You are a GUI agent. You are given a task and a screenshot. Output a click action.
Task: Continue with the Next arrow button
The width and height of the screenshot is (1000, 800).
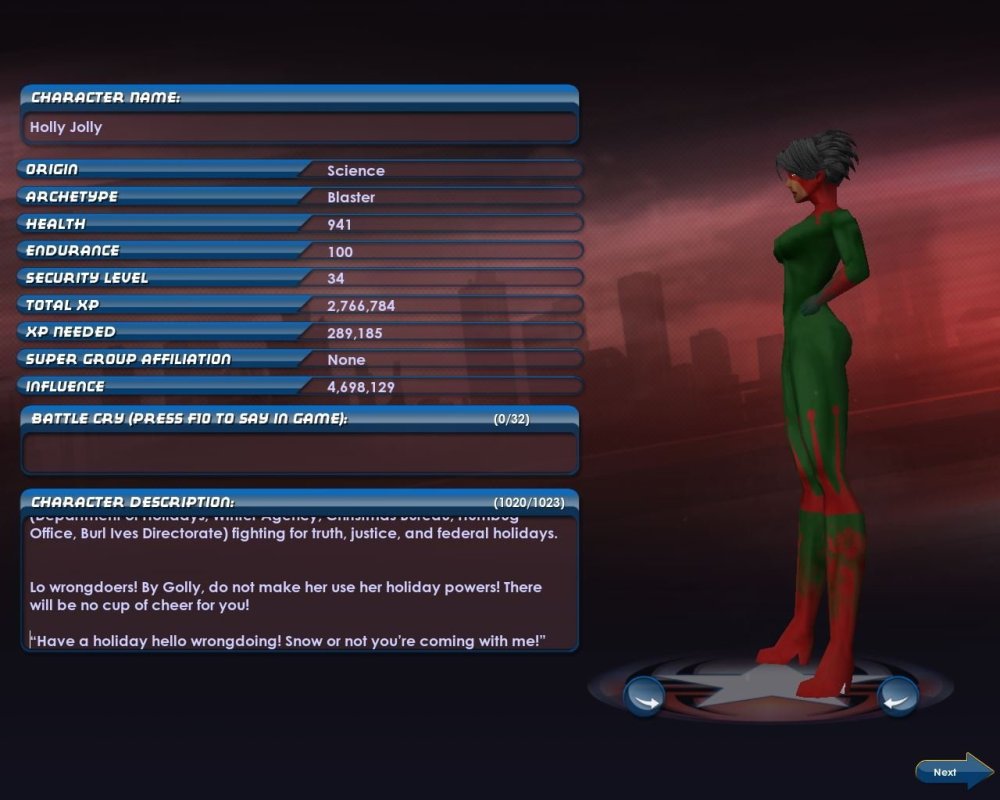[x=952, y=771]
